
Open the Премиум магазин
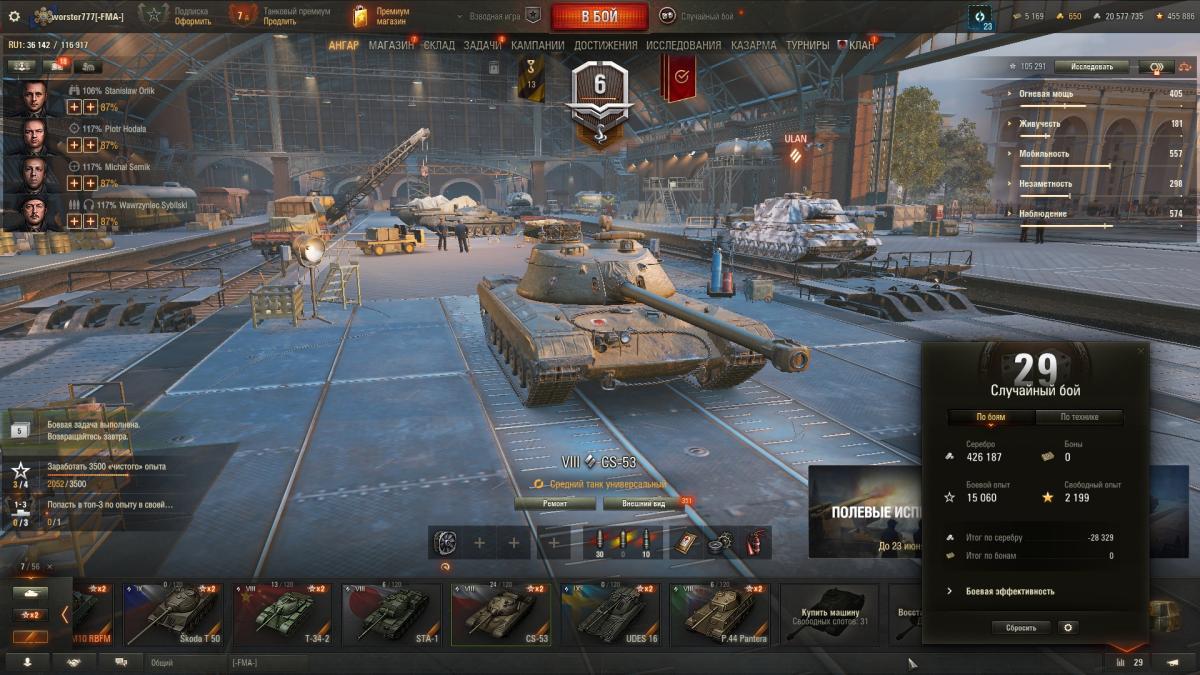click(380, 16)
